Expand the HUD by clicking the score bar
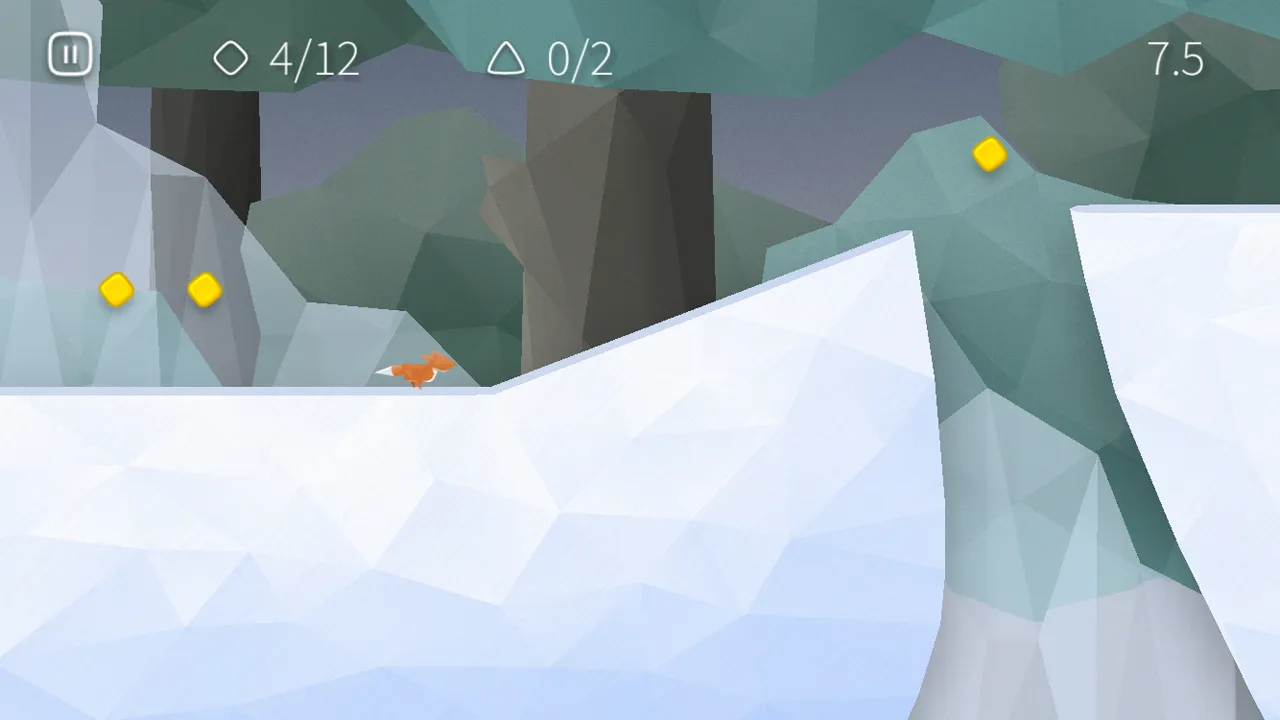This screenshot has height=720, width=1280. point(640,55)
